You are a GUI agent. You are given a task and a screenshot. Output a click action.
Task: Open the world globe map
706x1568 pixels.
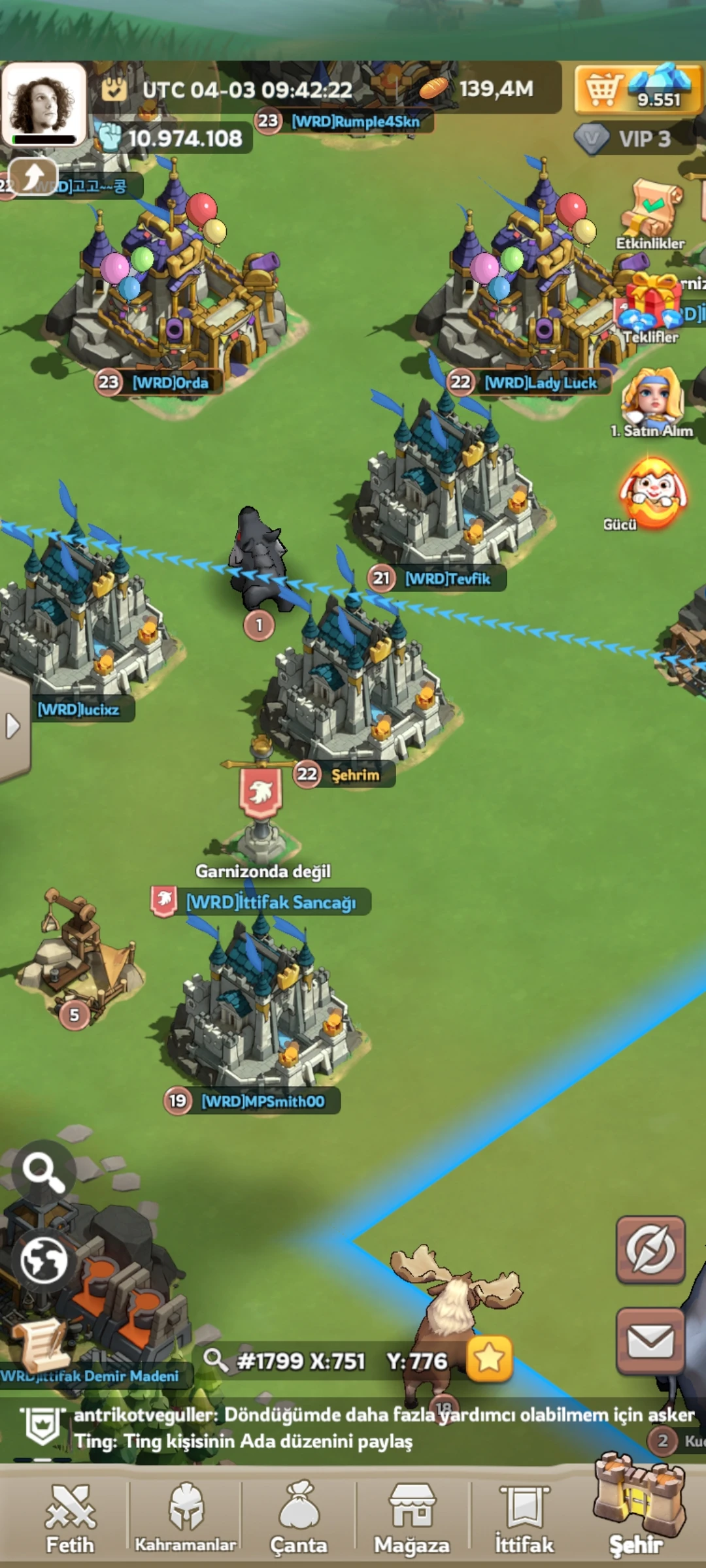[x=43, y=1260]
